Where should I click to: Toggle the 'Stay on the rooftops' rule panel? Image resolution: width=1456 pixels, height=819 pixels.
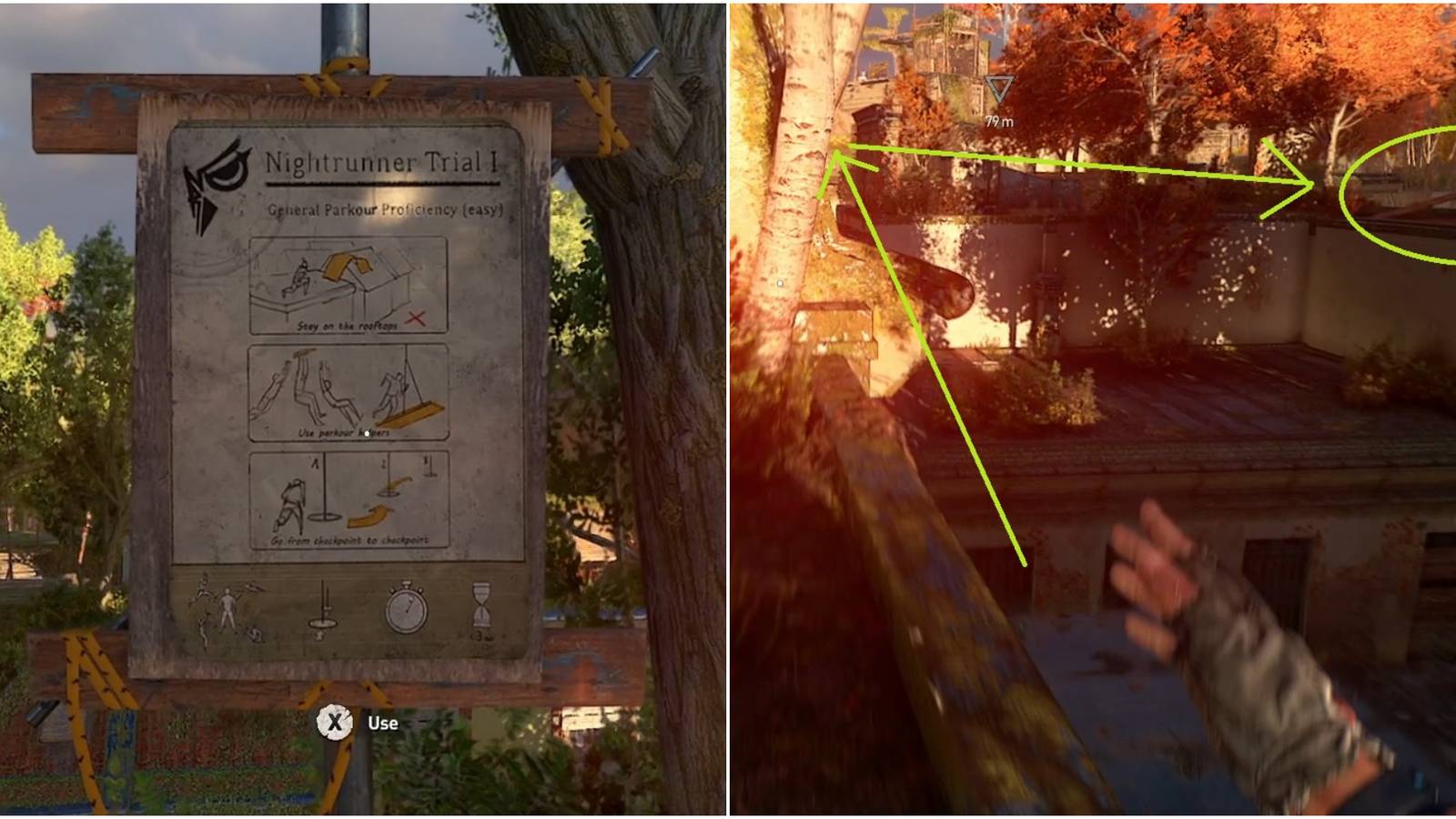(351, 285)
